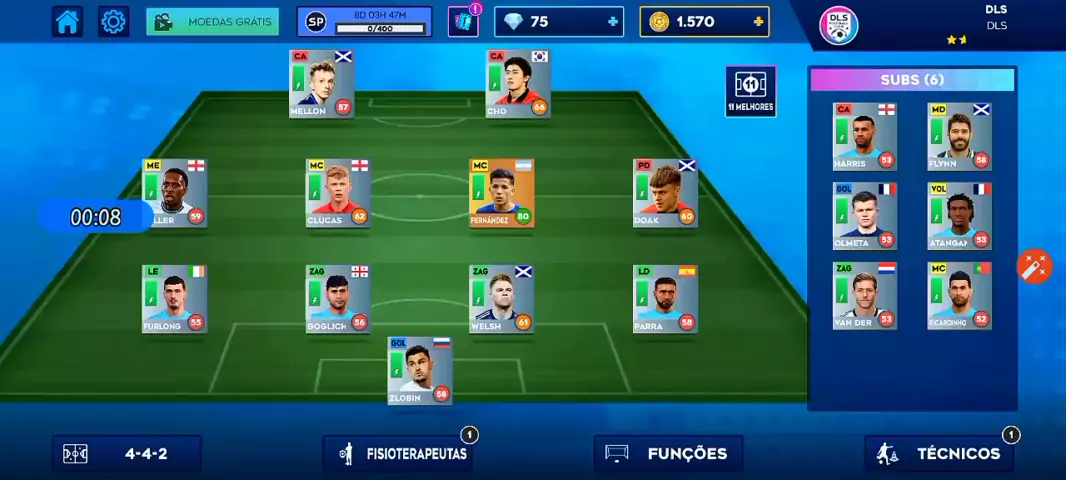Select goalkeeper Zlobin's card
1066x480 pixels.
(x=420, y=370)
